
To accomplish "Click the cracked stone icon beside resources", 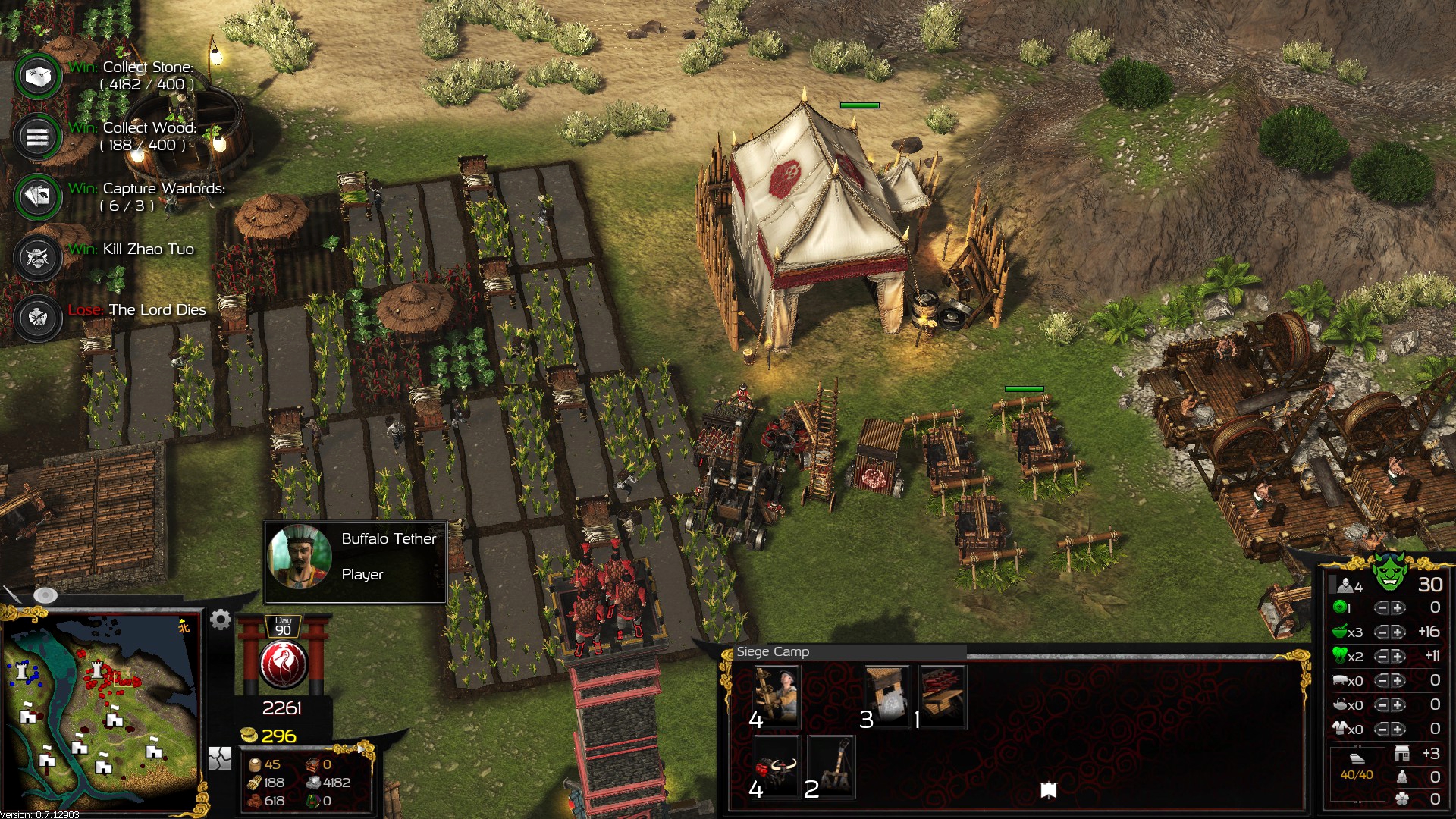I will (220, 758).
